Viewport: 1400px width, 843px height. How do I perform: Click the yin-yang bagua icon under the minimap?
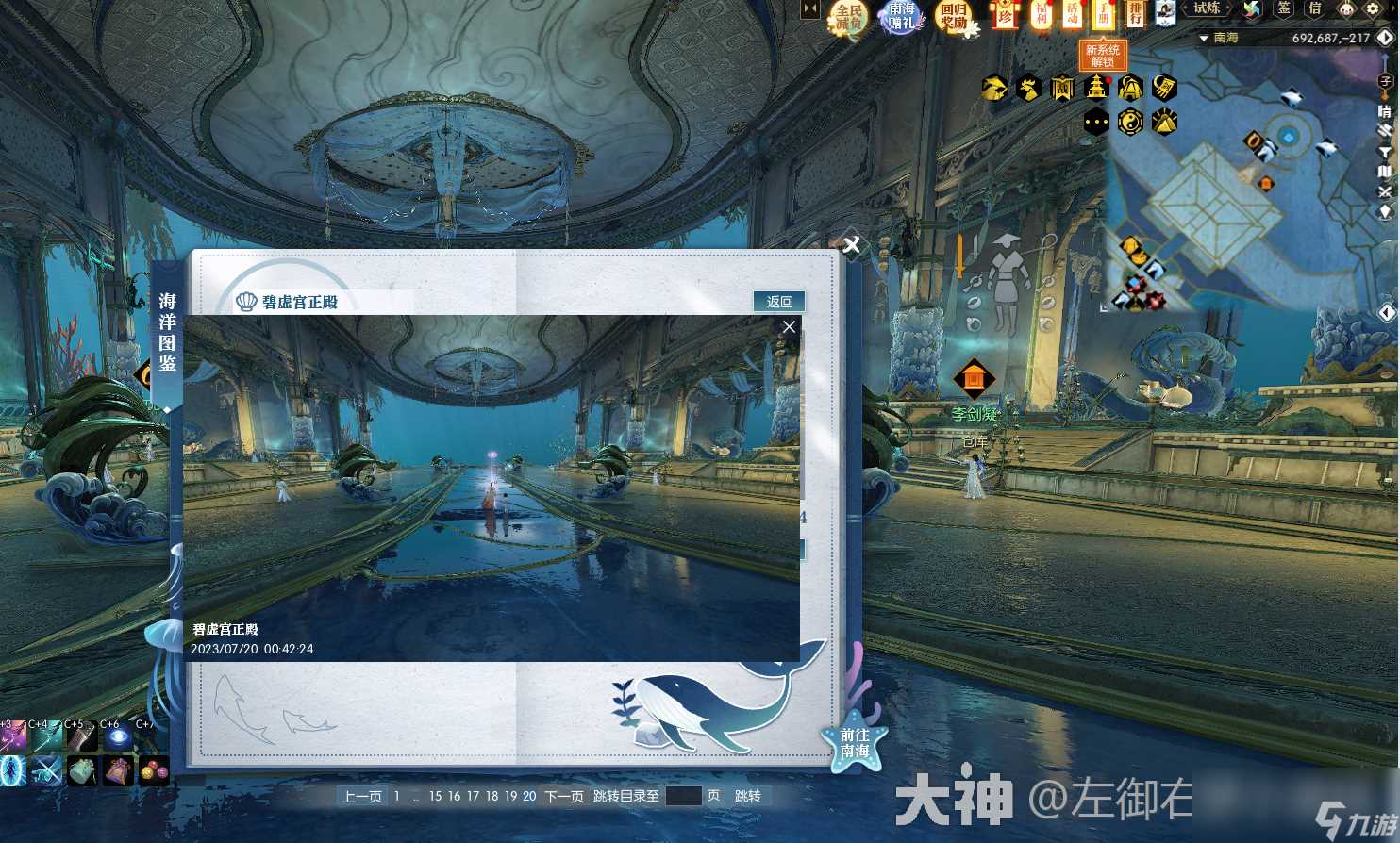(x=1128, y=121)
